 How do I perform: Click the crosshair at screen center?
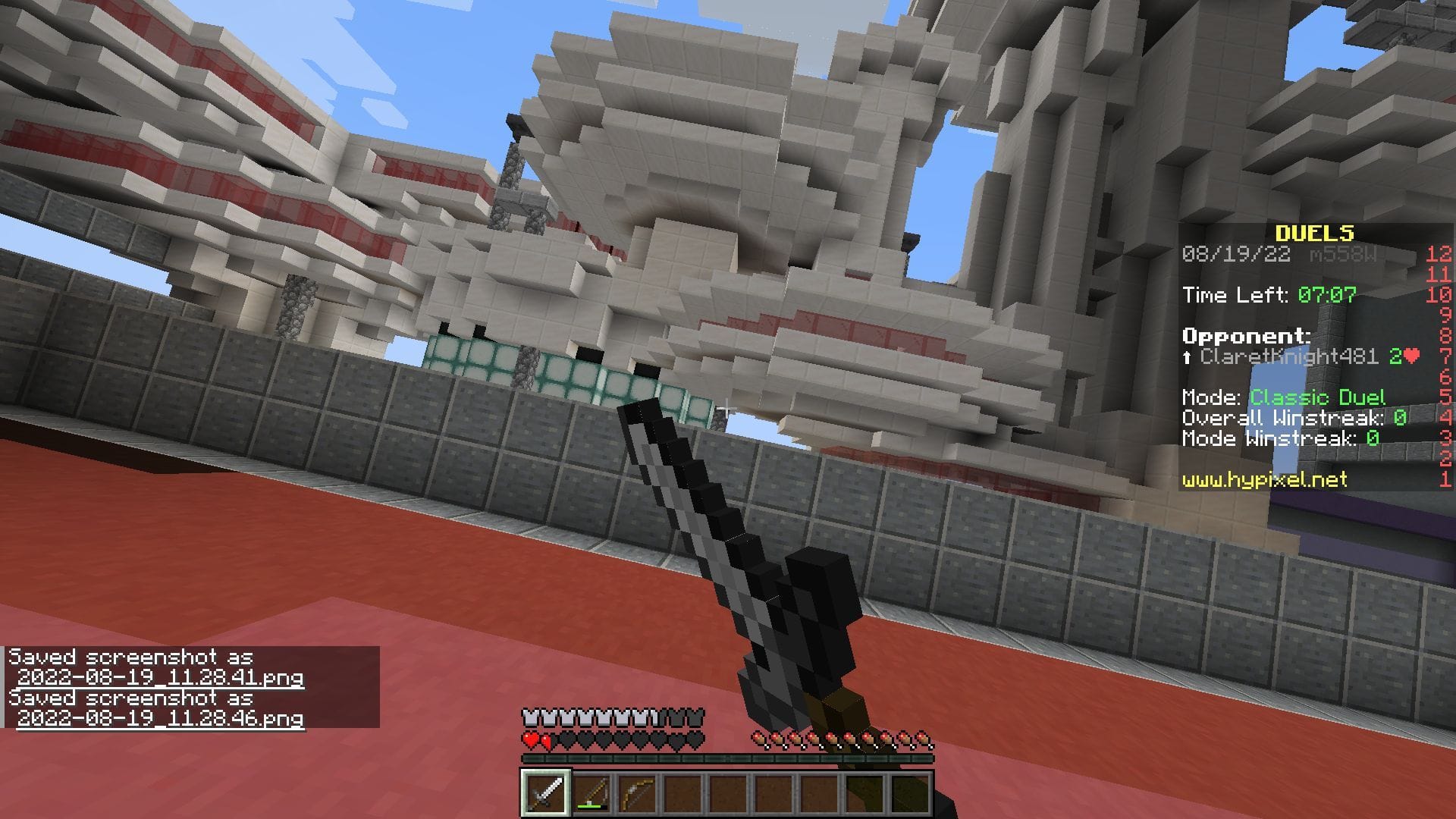pos(728,407)
